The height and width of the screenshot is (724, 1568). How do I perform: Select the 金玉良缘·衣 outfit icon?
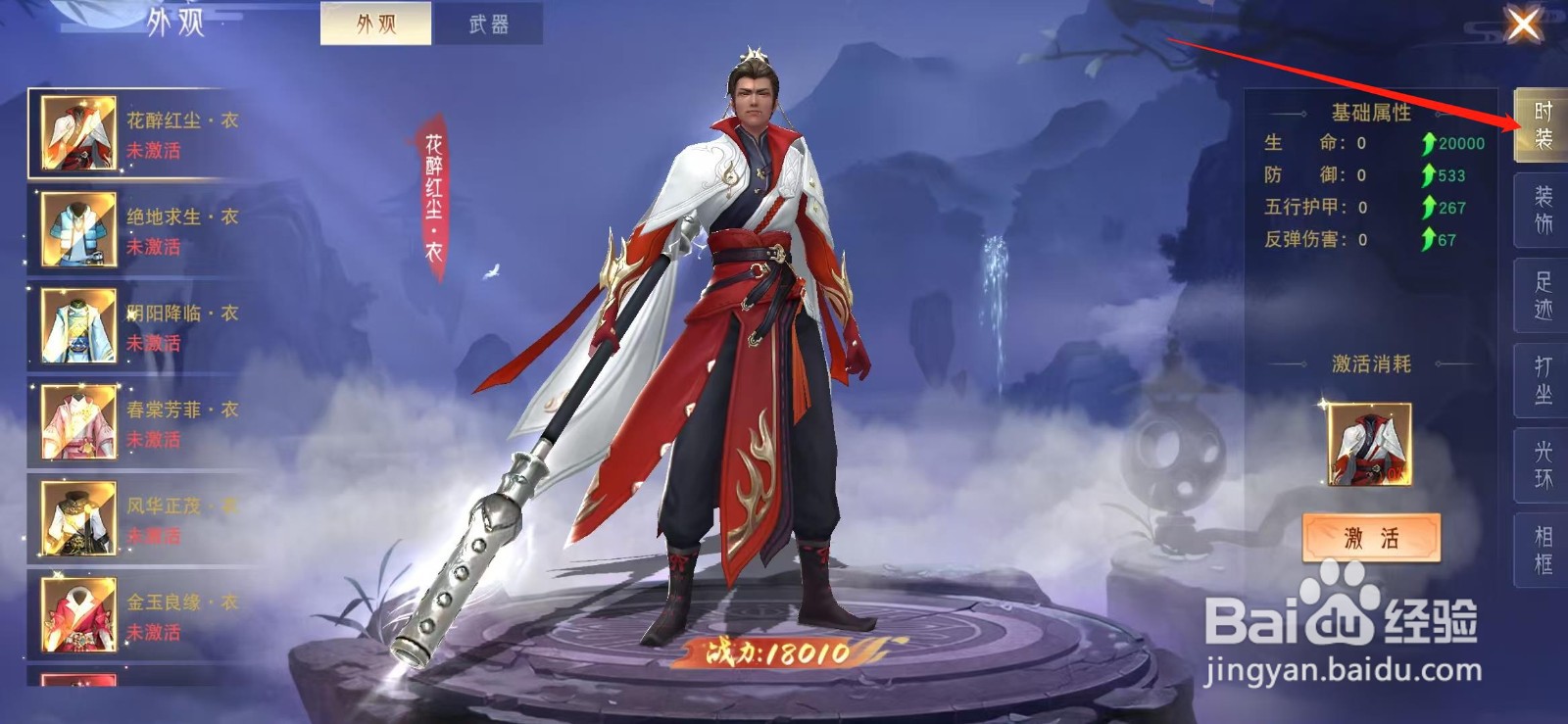[x=80, y=612]
